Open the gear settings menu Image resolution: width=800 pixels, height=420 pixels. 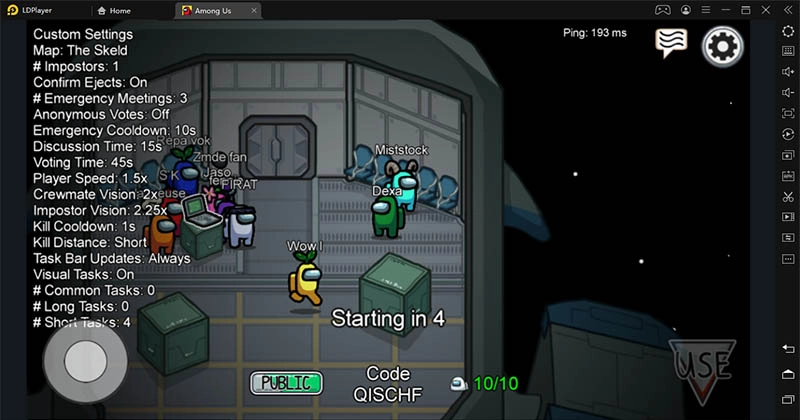(x=723, y=46)
